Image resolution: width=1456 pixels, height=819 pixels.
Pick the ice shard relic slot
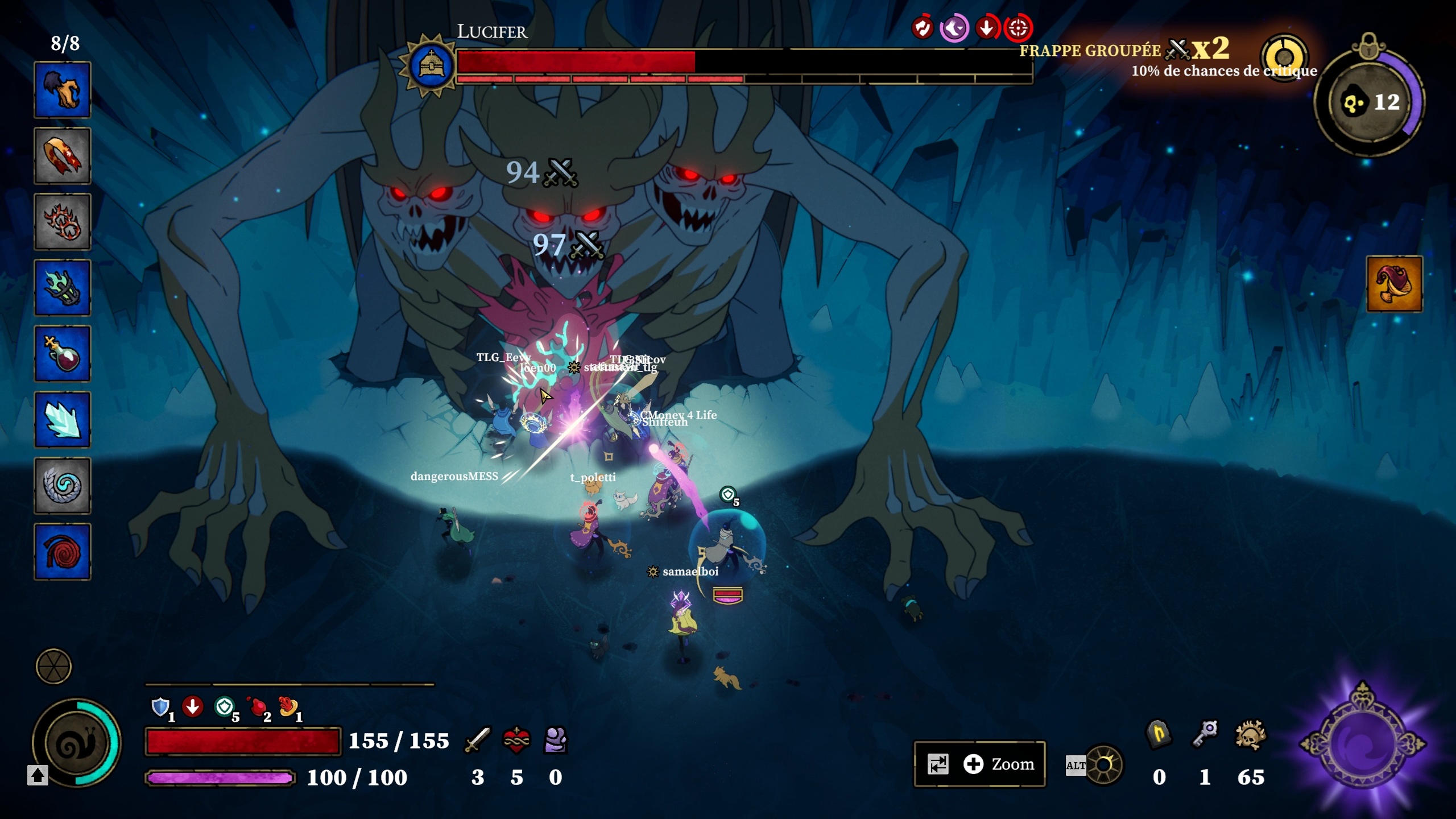pyautogui.click(x=63, y=420)
